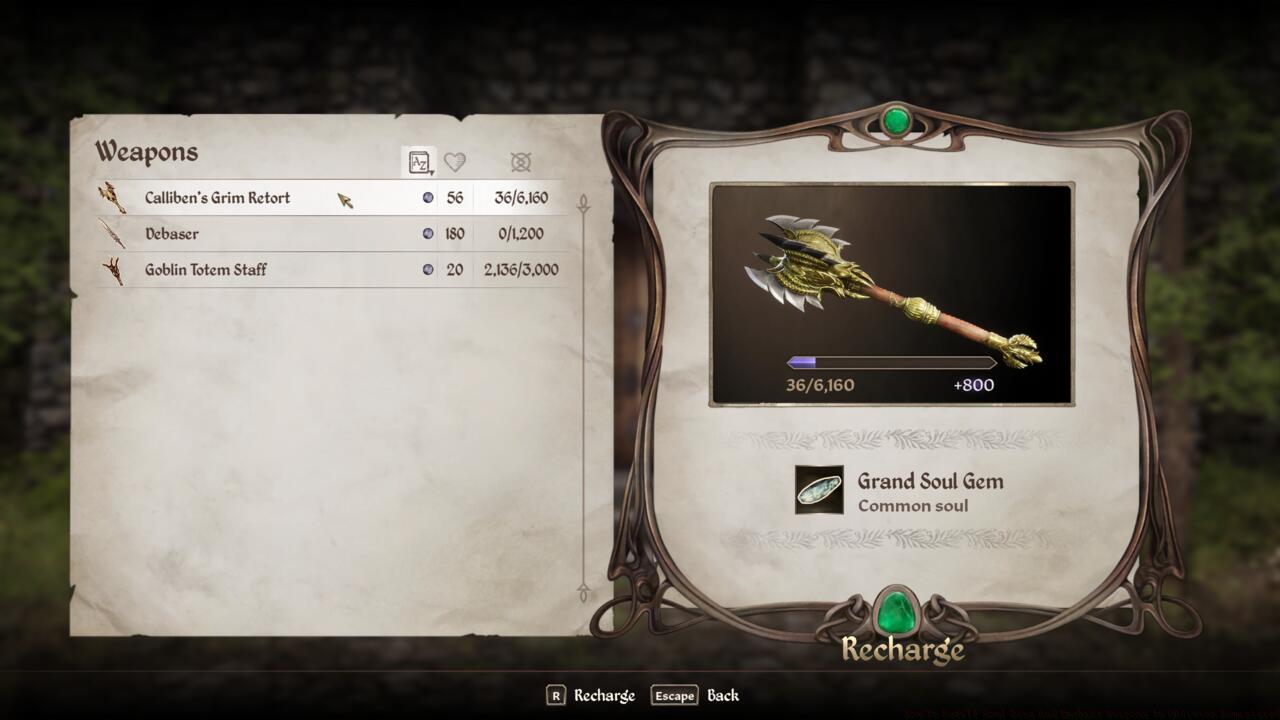The height and width of the screenshot is (720, 1280).
Task: Sort weapons alphabetically with the A-Z icon
Action: point(419,162)
